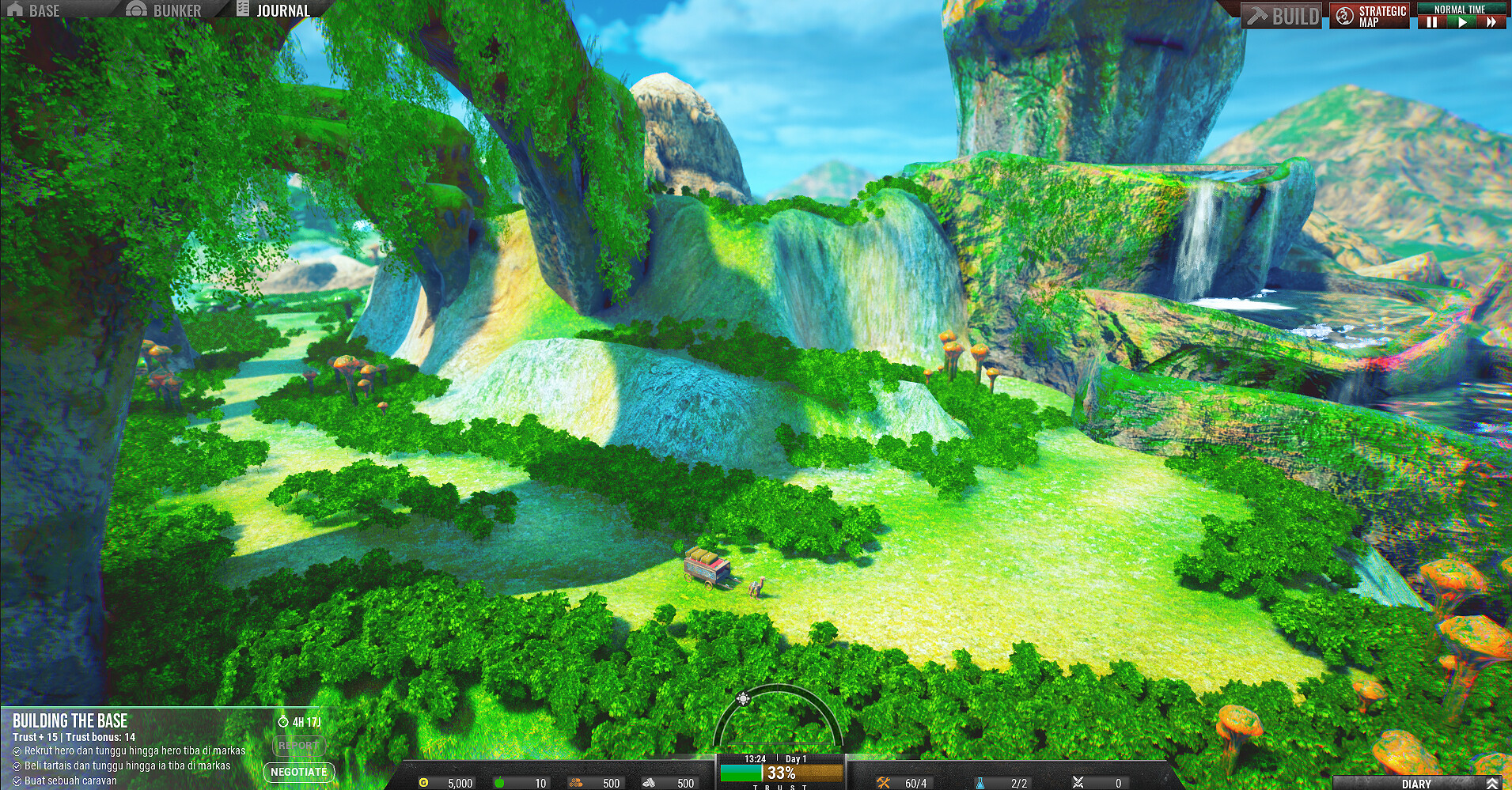The height and width of the screenshot is (790, 1512).
Task: Click the flask research icon showing 2/2
Action: 980,783
